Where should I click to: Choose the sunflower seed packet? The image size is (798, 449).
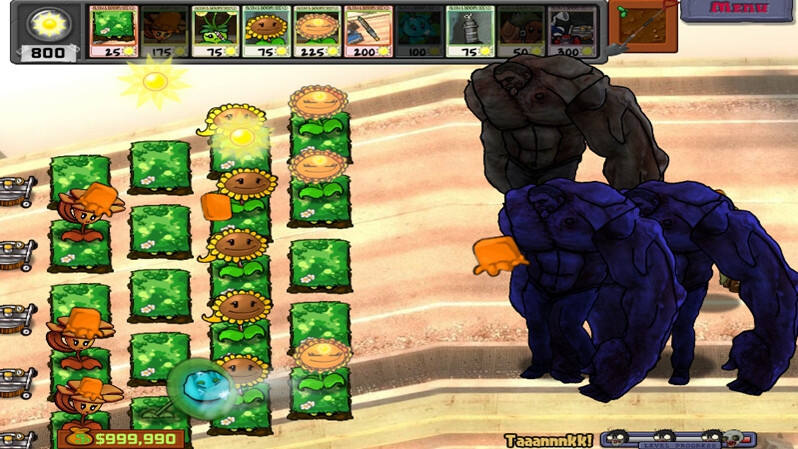point(266,31)
